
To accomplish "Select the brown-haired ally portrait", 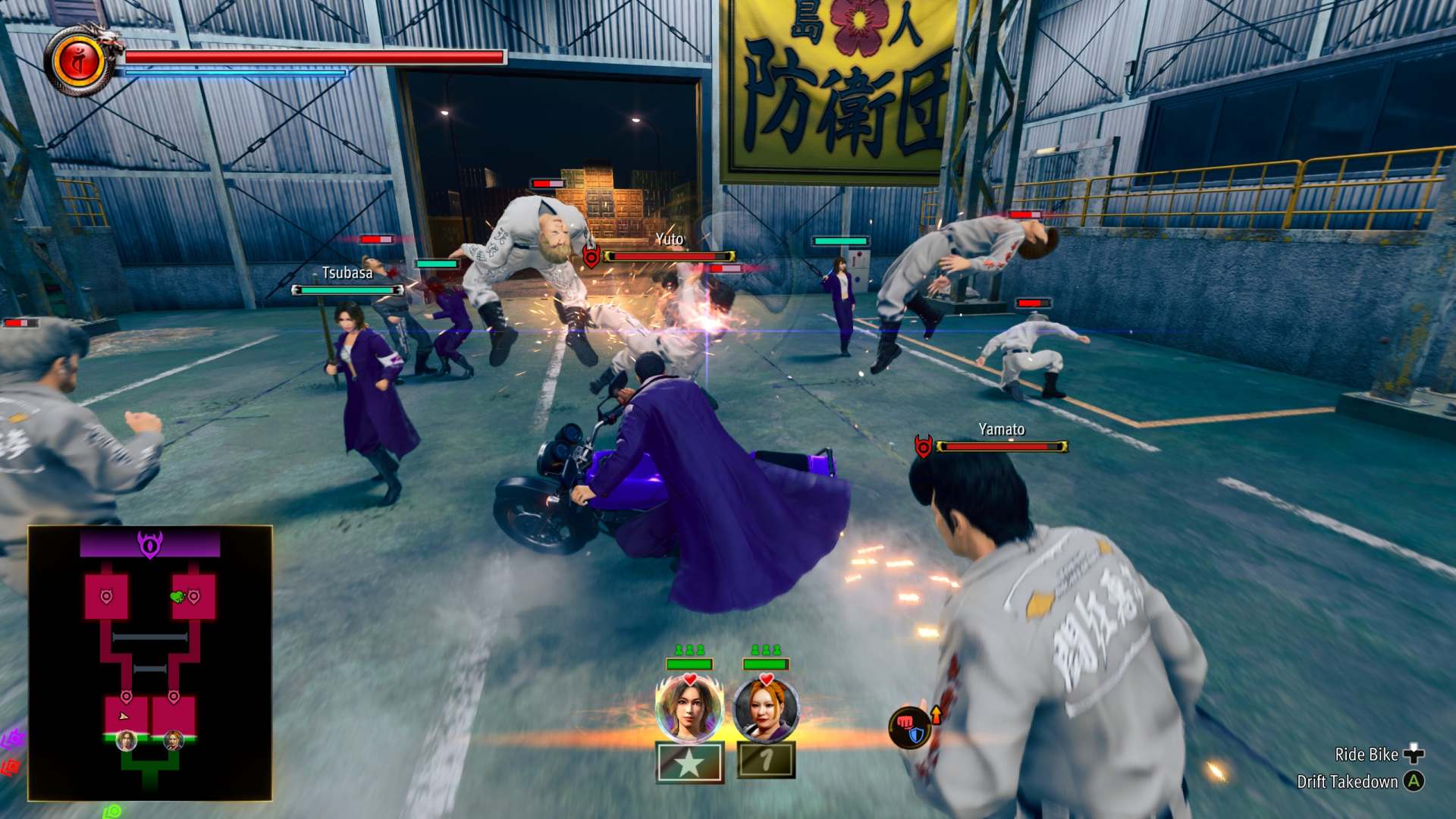I will click(689, 709).
